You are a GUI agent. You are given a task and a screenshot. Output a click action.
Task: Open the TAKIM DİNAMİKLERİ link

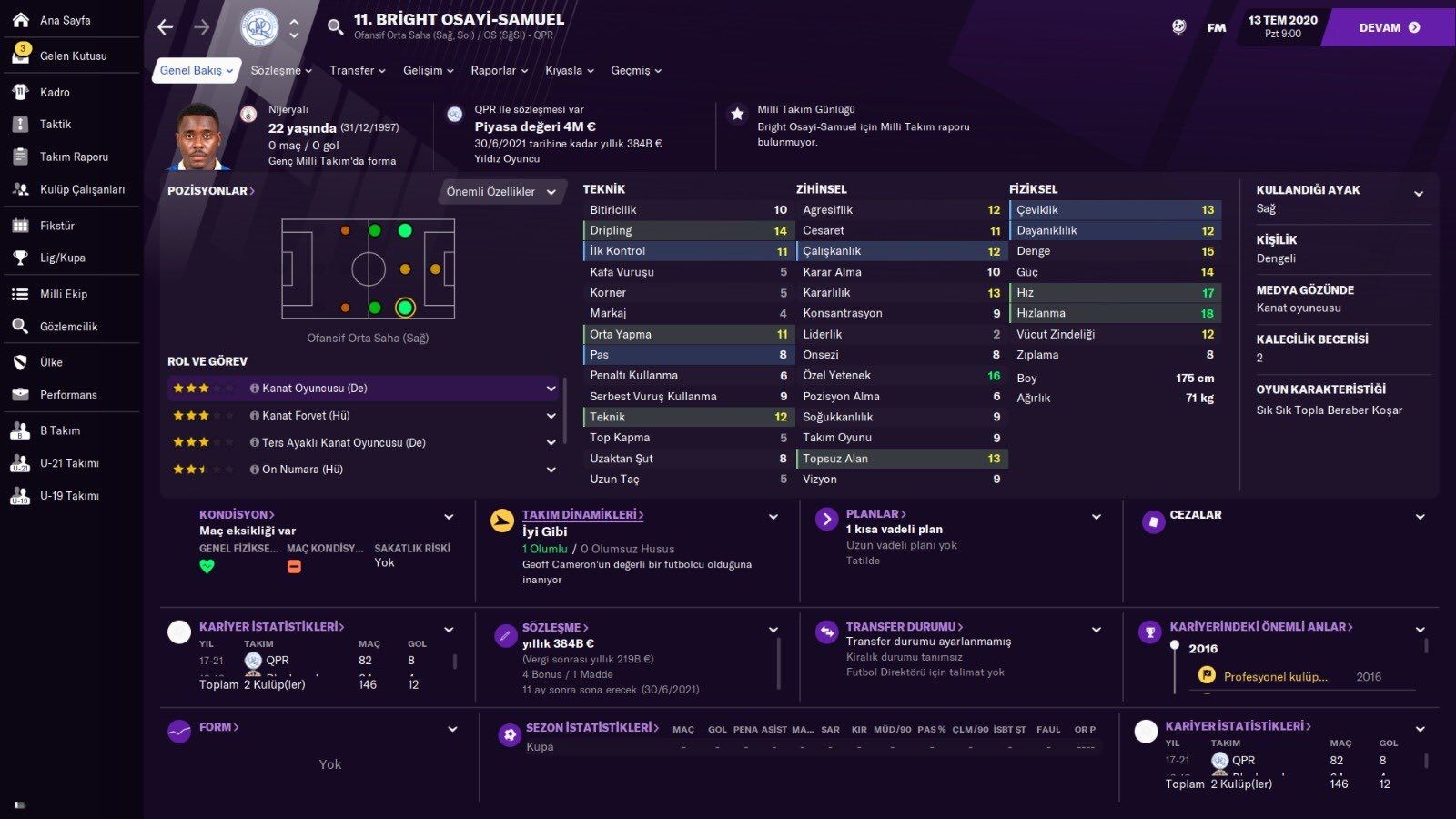click(582, 514)
